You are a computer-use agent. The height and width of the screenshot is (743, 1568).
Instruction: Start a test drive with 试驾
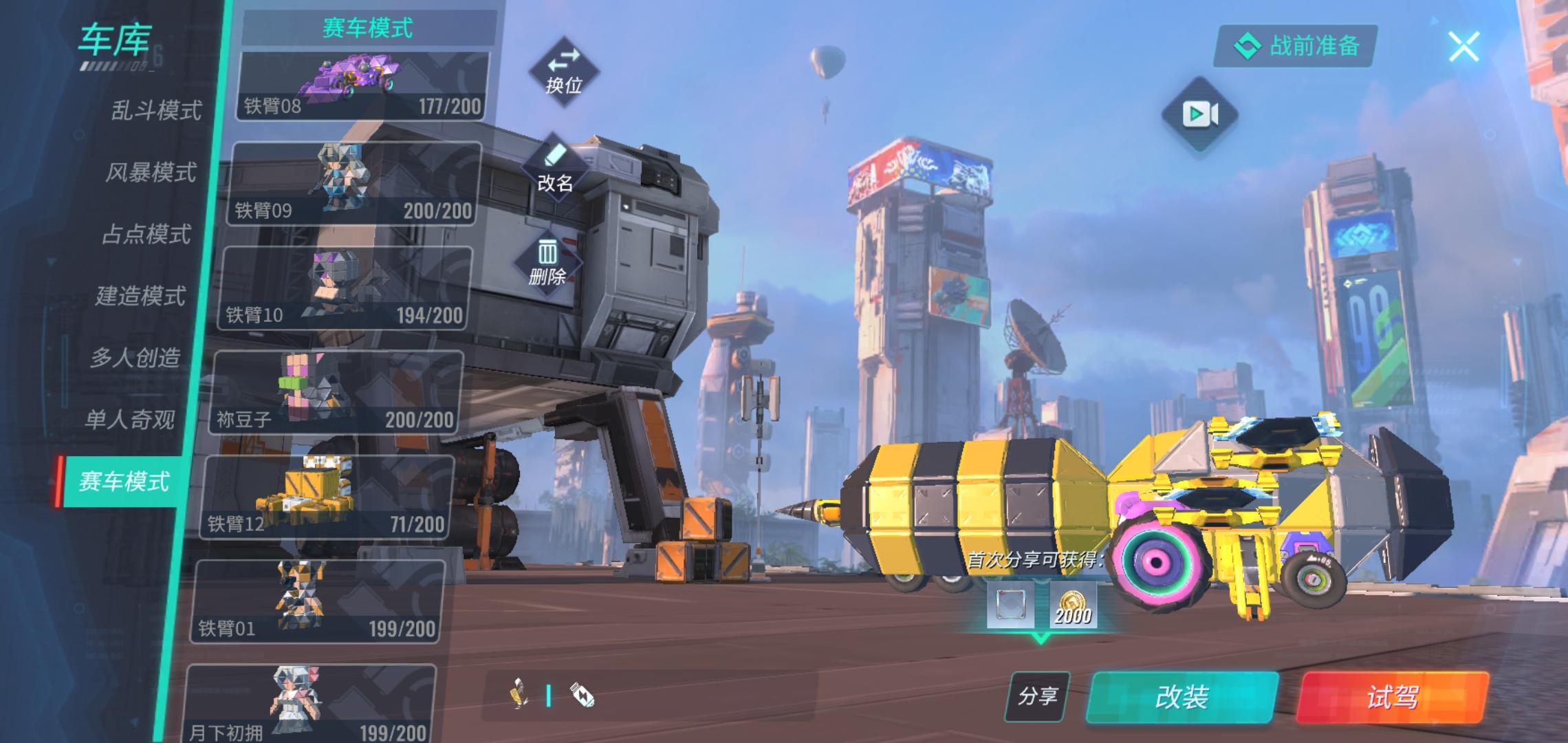[1393, 698]
